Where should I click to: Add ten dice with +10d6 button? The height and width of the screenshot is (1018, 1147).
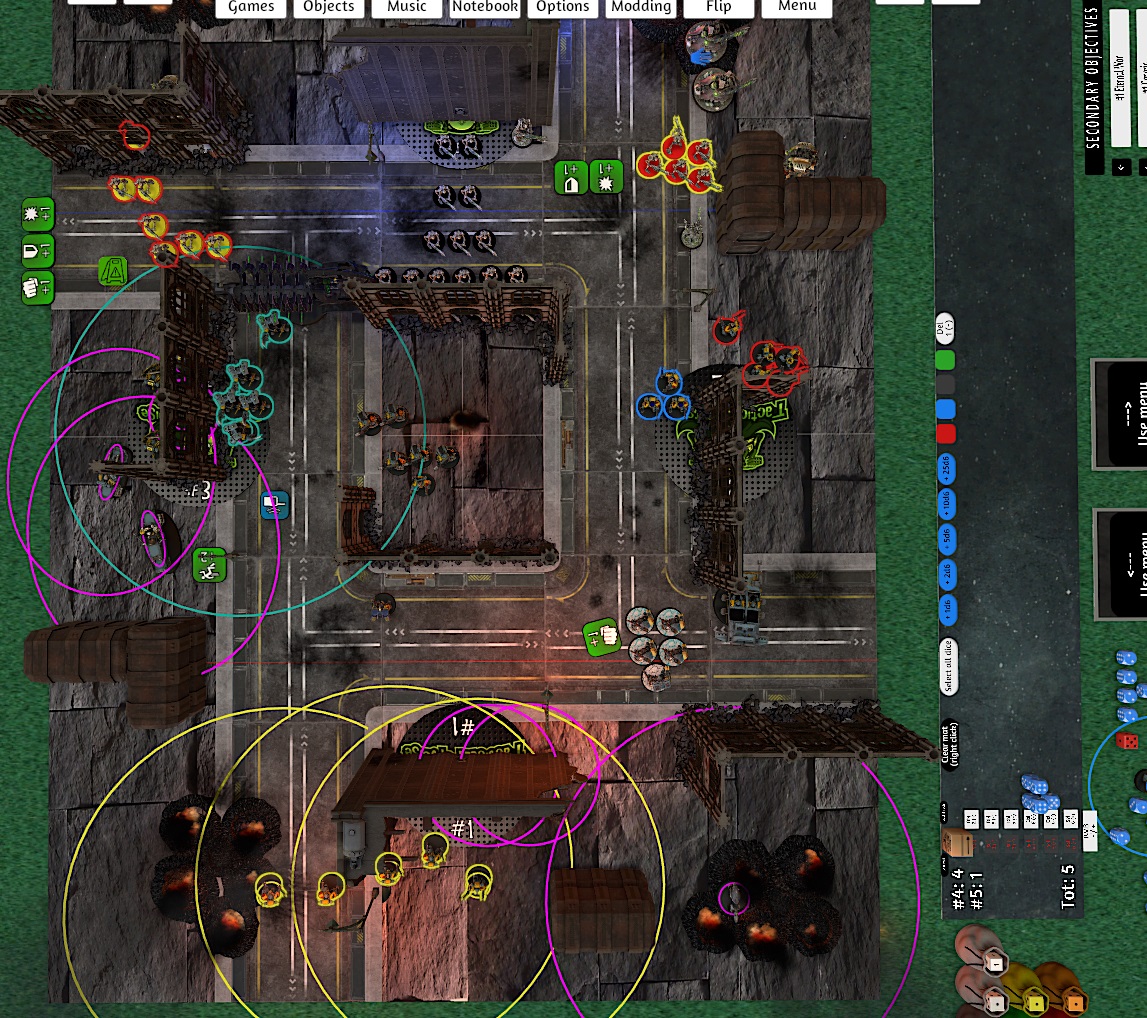(946, 503)
